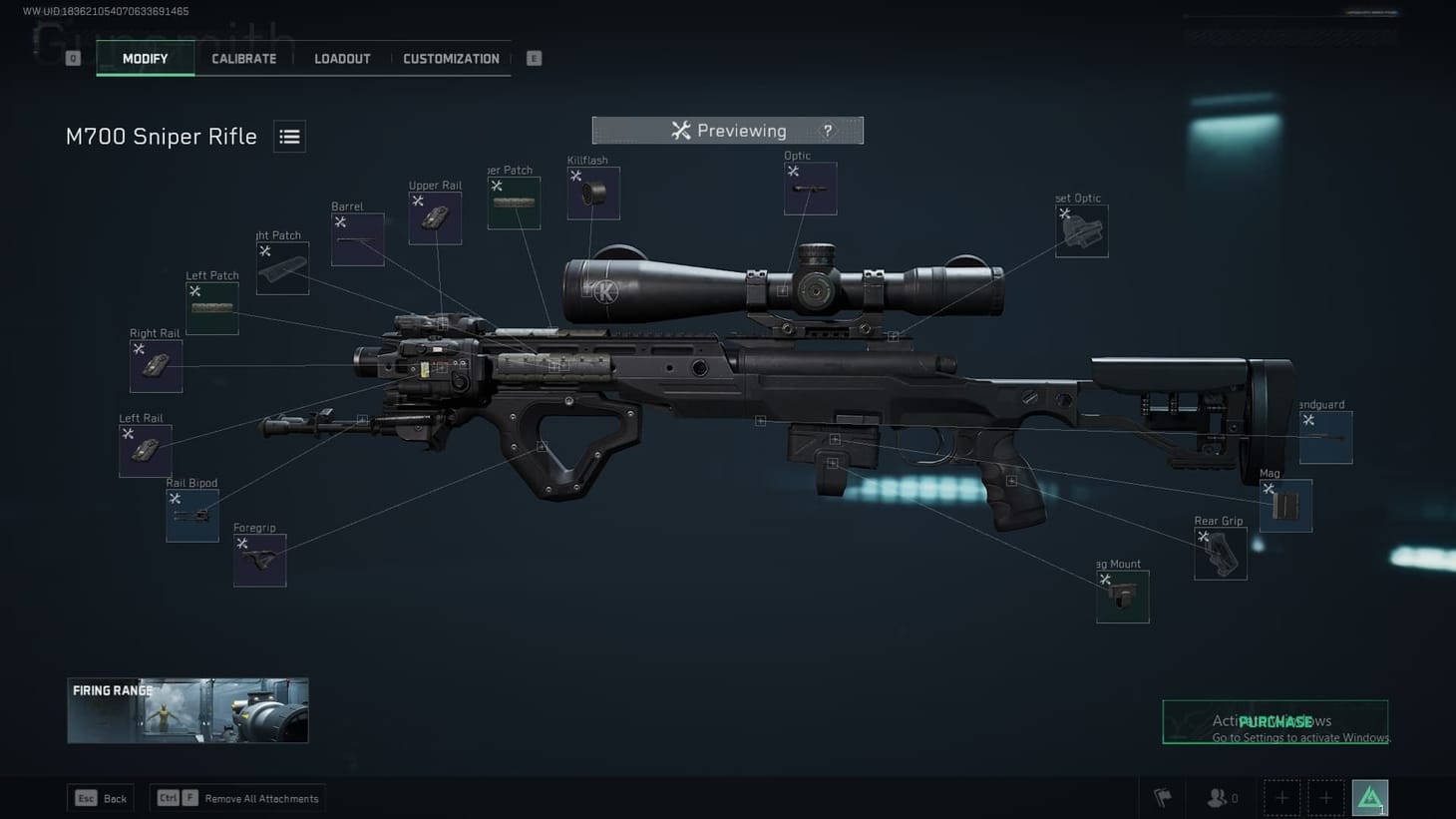
Task: Select the Upper Rail attachment slot
Action: pos(435,216)
